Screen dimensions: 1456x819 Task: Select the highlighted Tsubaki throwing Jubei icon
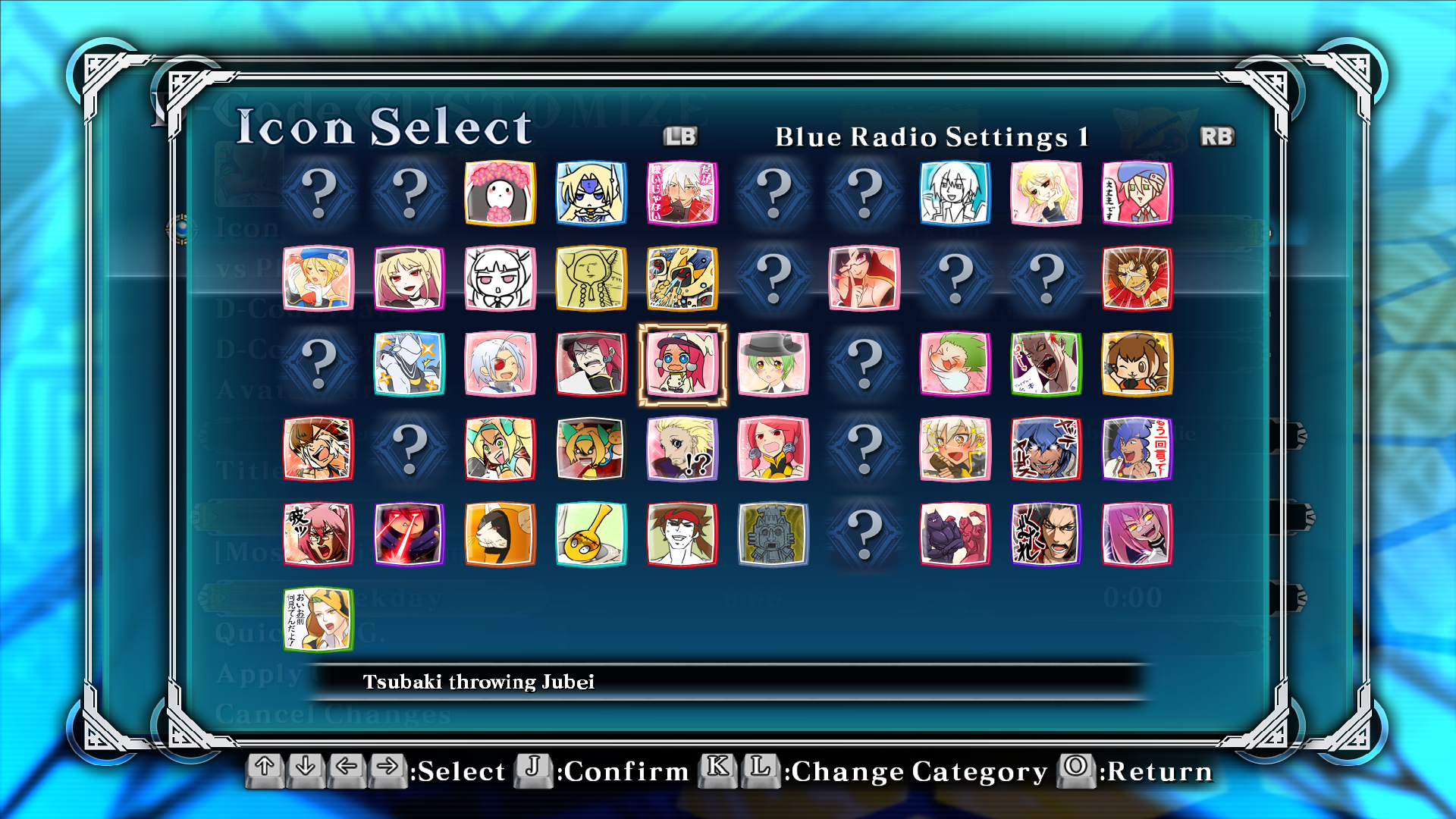pyautogui.click(x=682, y=364)
